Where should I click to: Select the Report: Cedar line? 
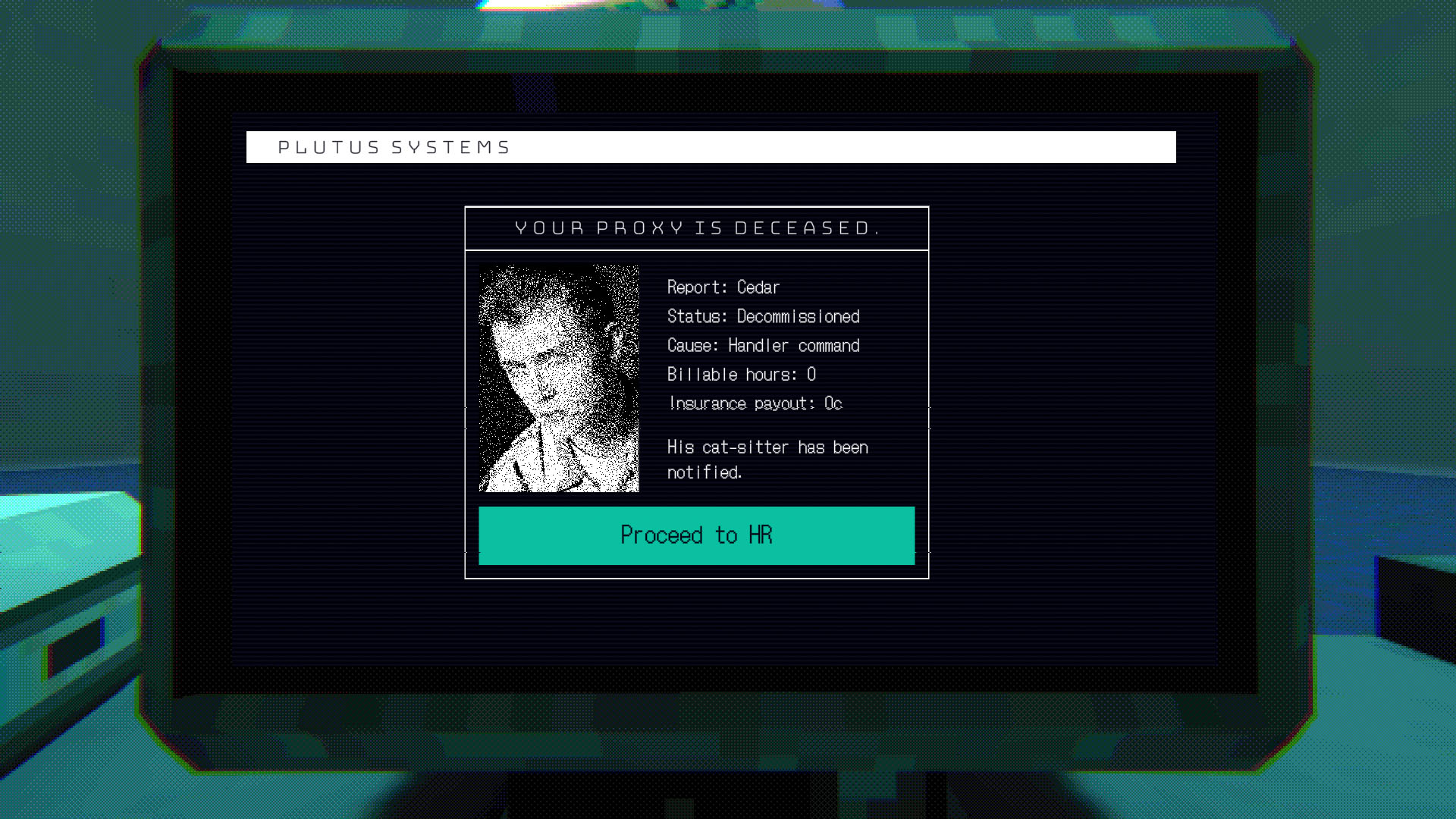click(x=722, y=287)
